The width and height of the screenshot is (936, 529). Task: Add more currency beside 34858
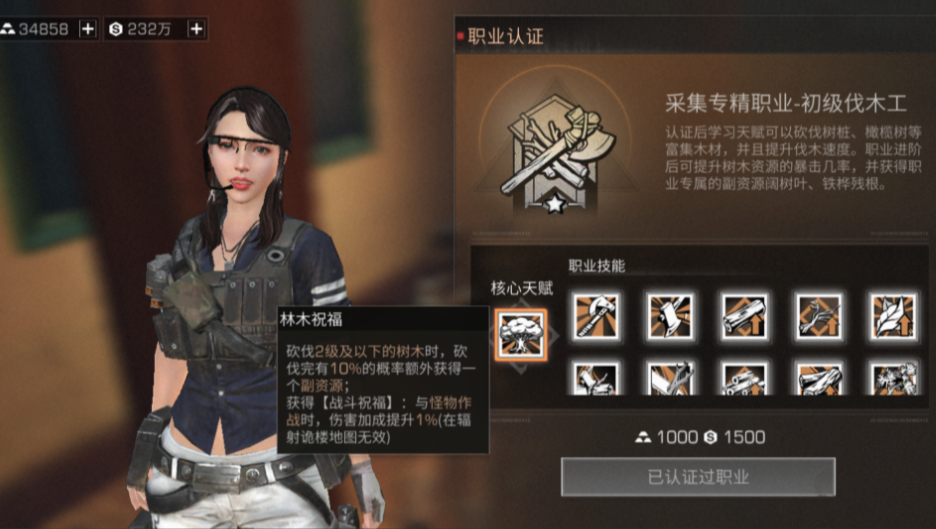coord(88,29)
